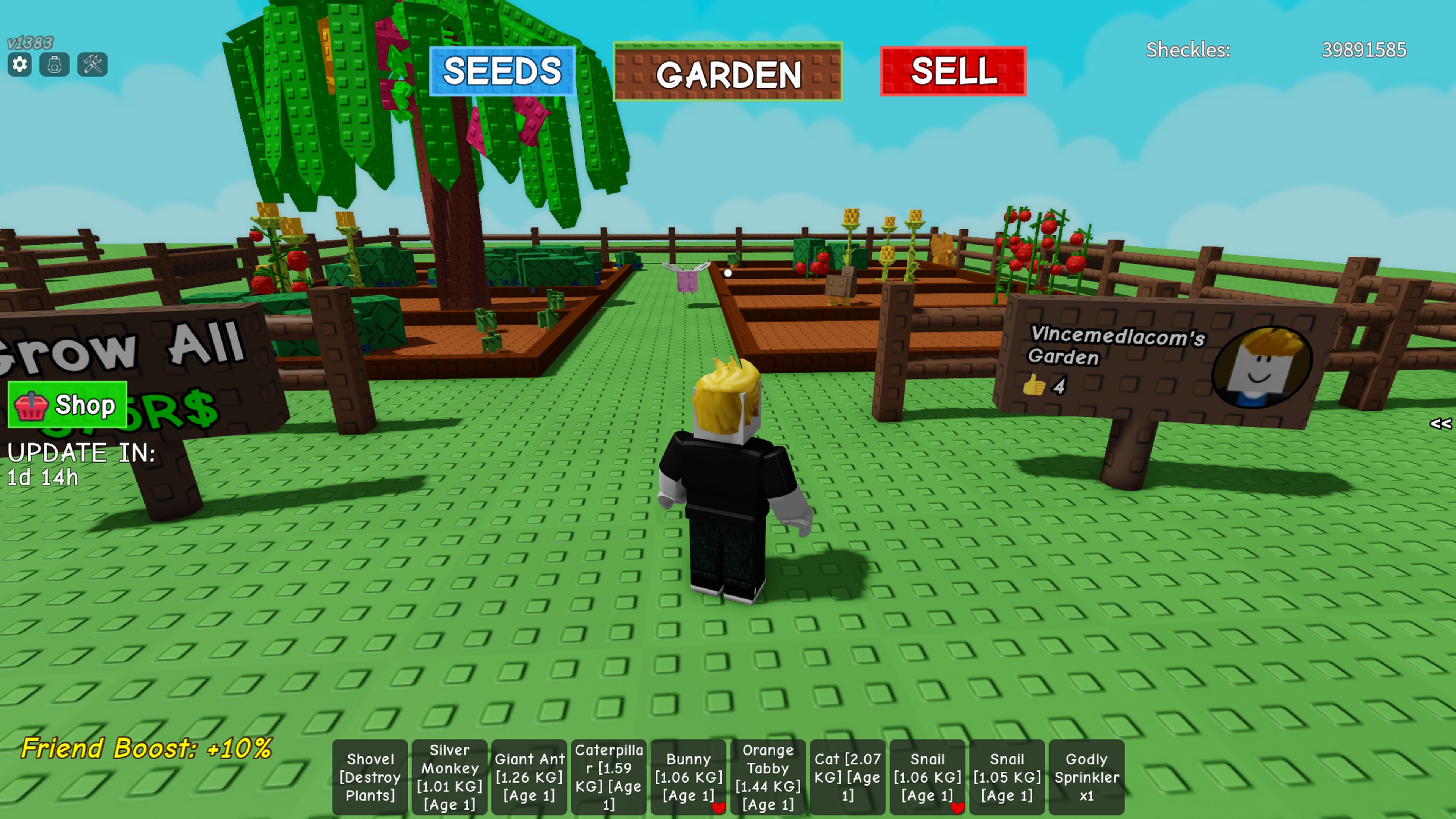Expand the side panel with << arrows

(1440, 424)
